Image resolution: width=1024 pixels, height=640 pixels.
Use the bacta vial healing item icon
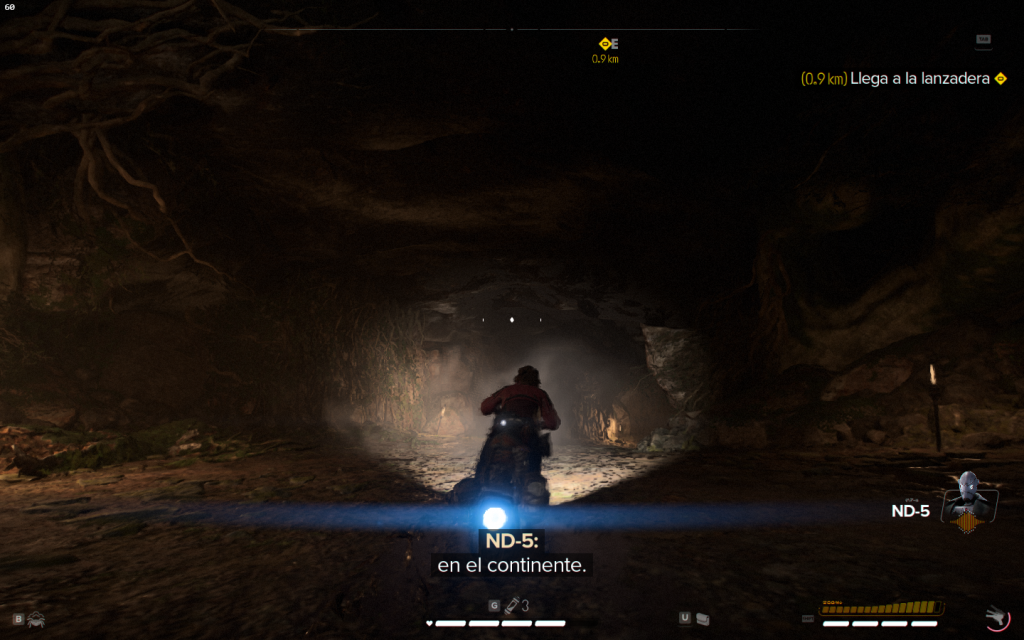(x=511, y=605)
